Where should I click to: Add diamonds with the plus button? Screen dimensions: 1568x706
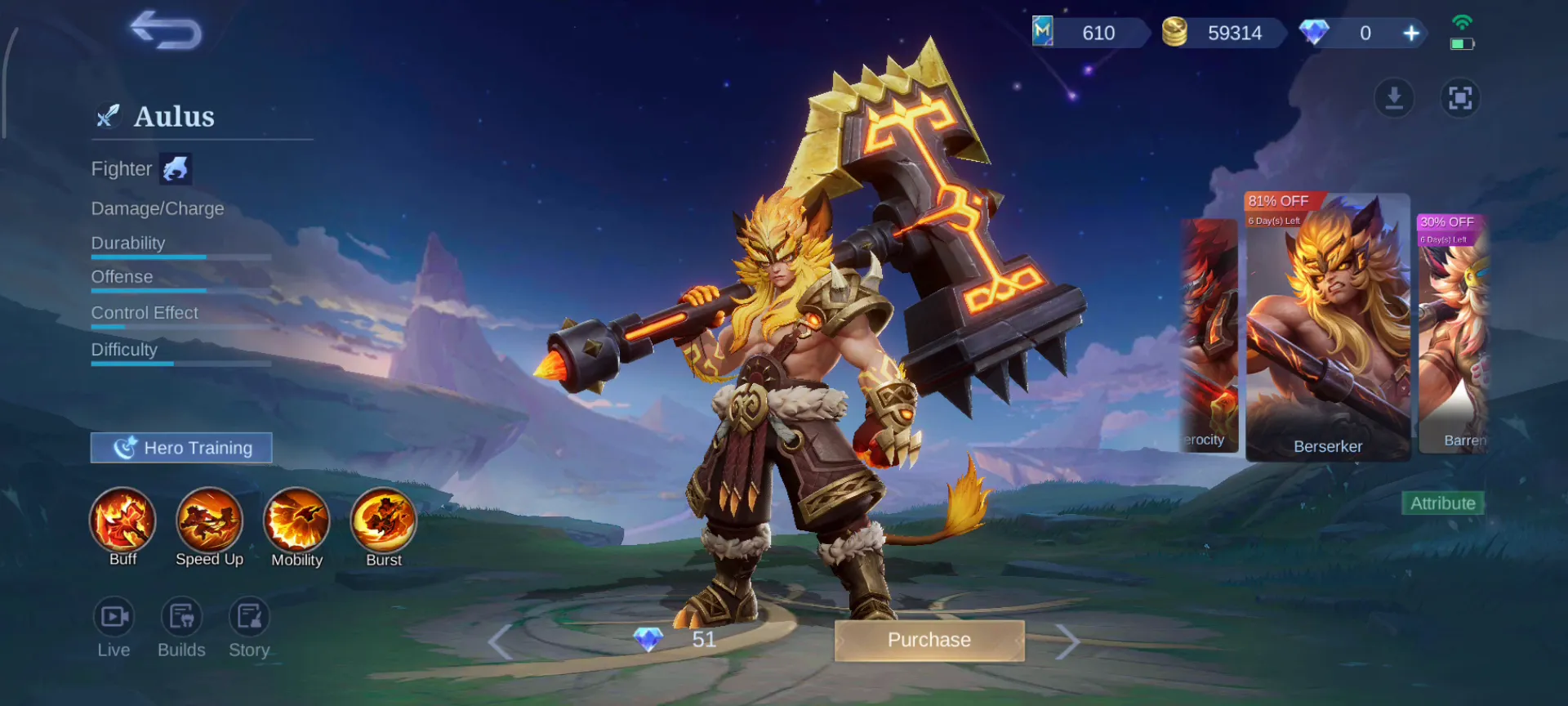pos(1411,34)
